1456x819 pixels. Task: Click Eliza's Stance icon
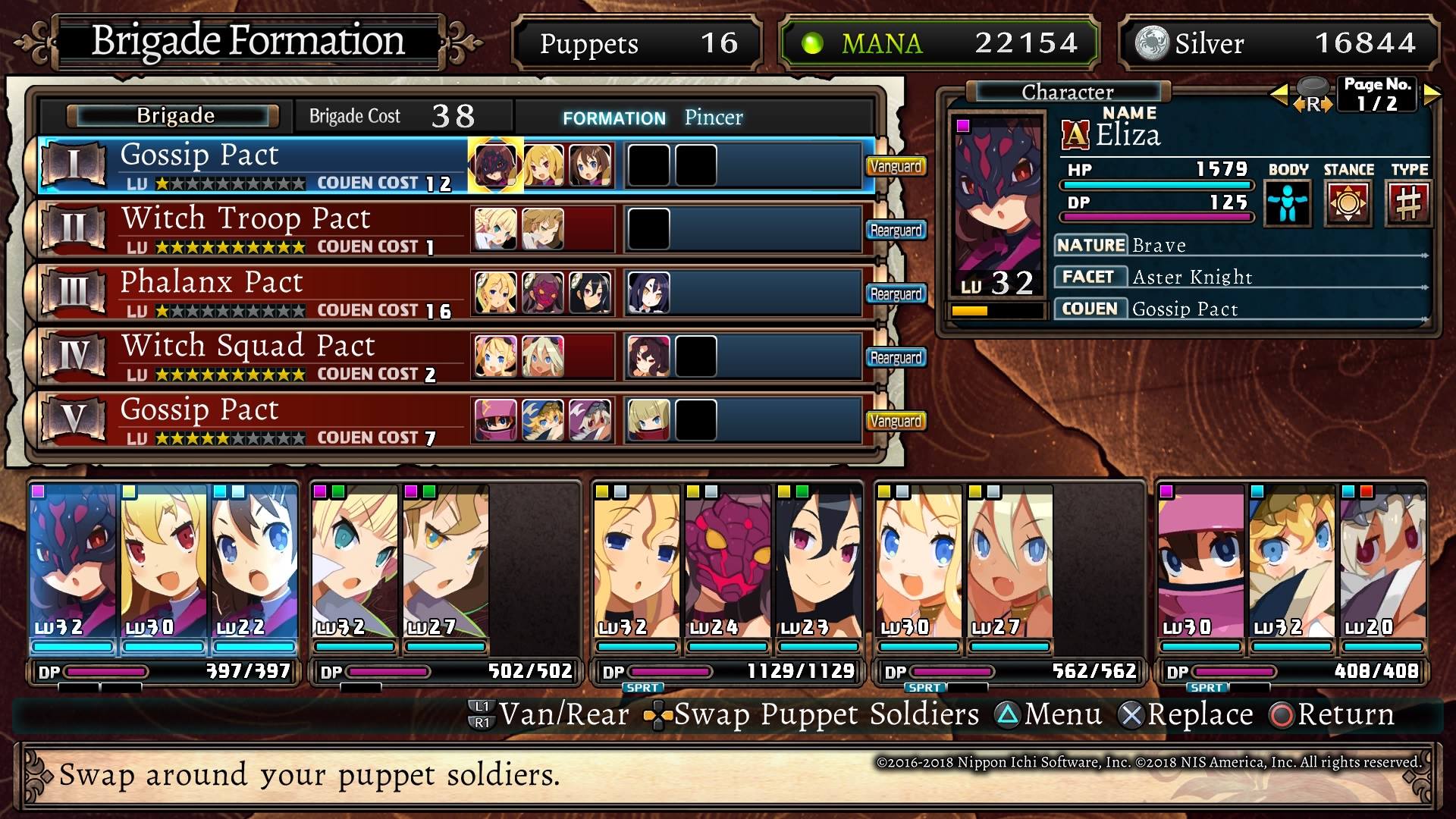tap(1348, 203)
